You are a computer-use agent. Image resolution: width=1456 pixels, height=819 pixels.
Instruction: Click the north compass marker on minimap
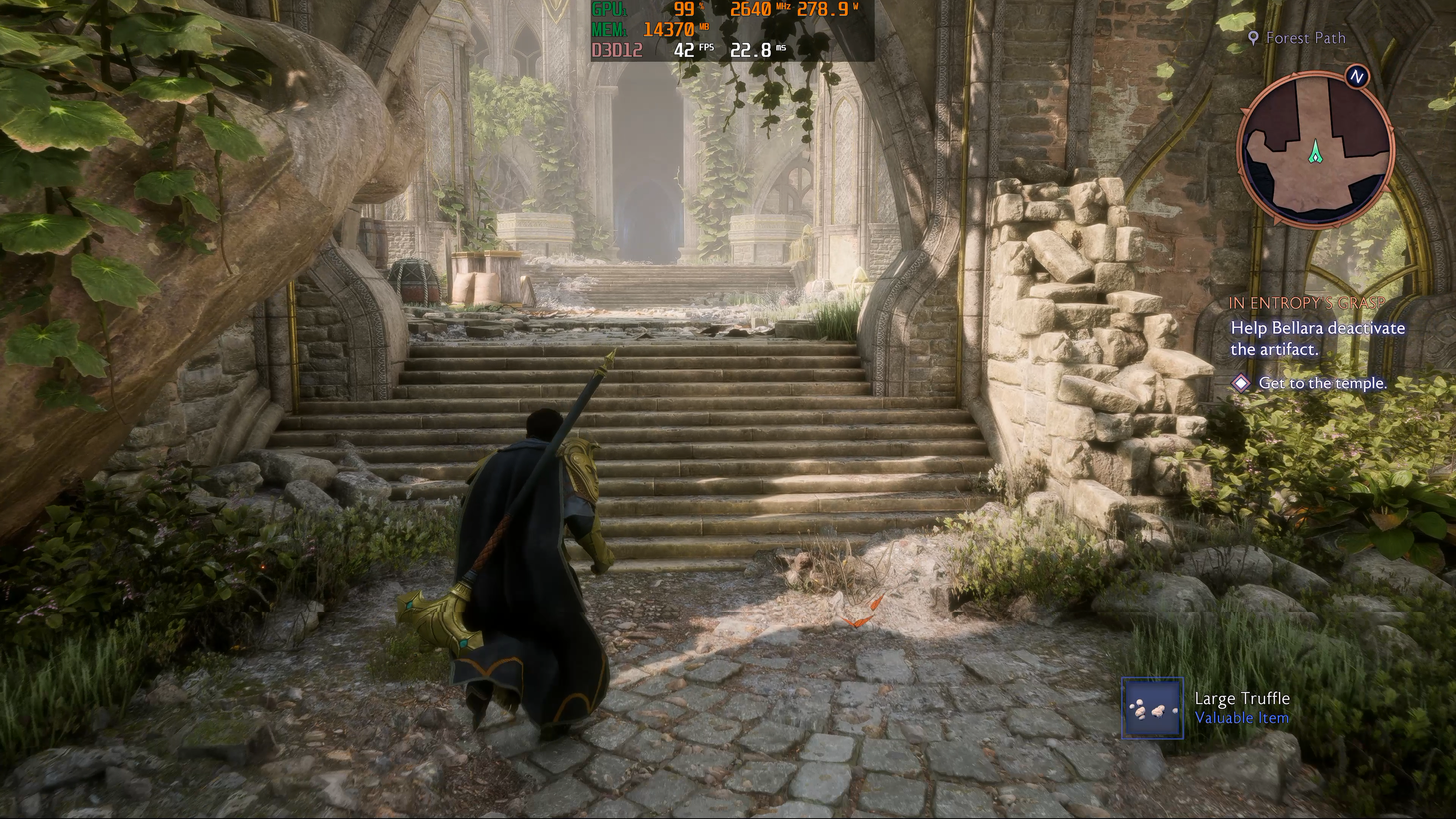[1357, 77]
